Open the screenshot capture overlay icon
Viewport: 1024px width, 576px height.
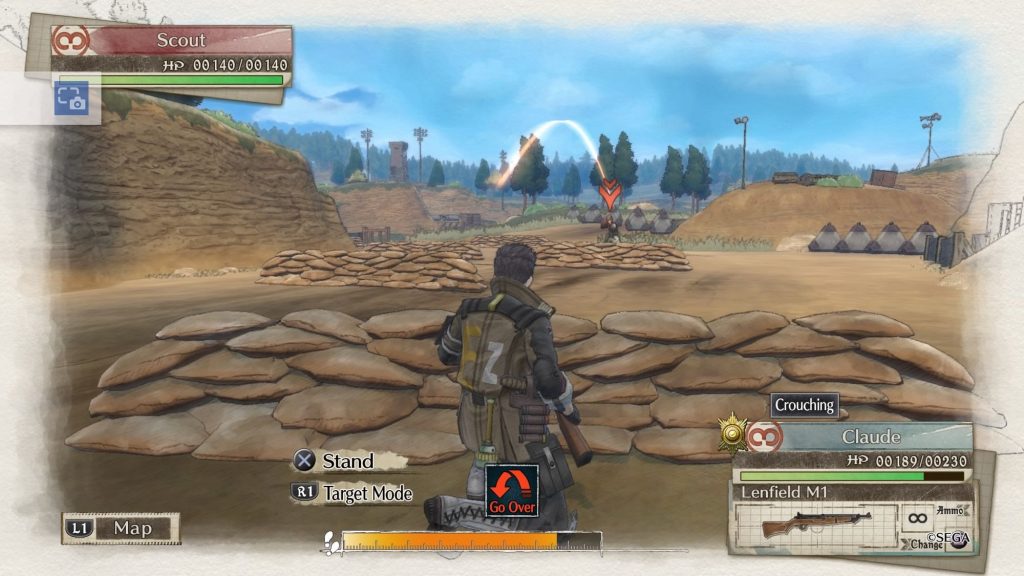tap(71, 98)
